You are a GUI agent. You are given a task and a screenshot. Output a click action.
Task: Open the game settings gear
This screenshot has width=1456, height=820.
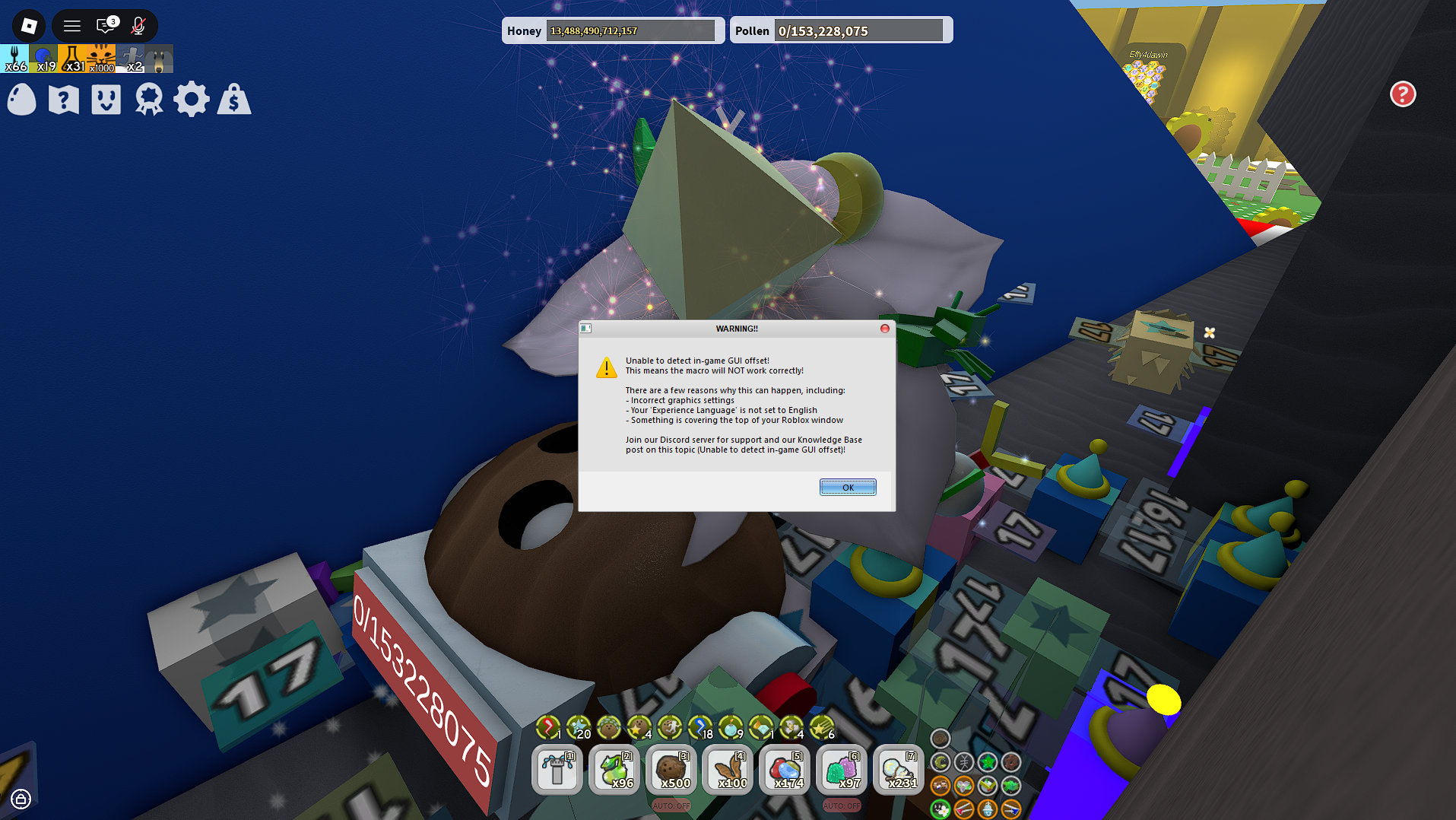pyautogui.click(x=192, y=99)
